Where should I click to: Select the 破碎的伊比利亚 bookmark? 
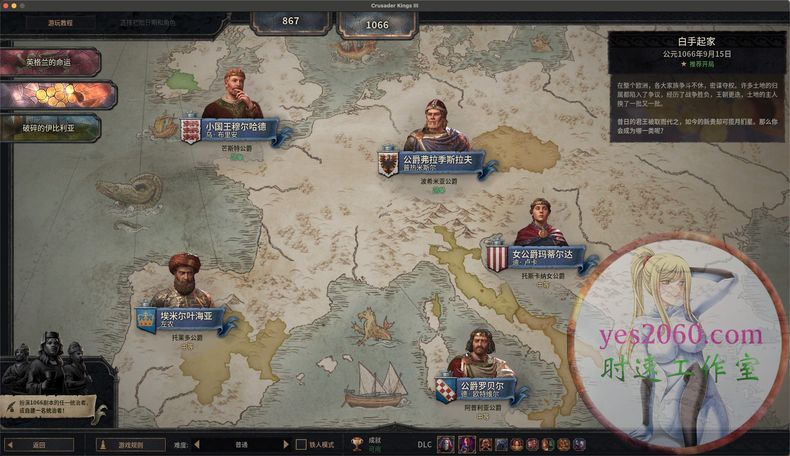click(50, 127)
